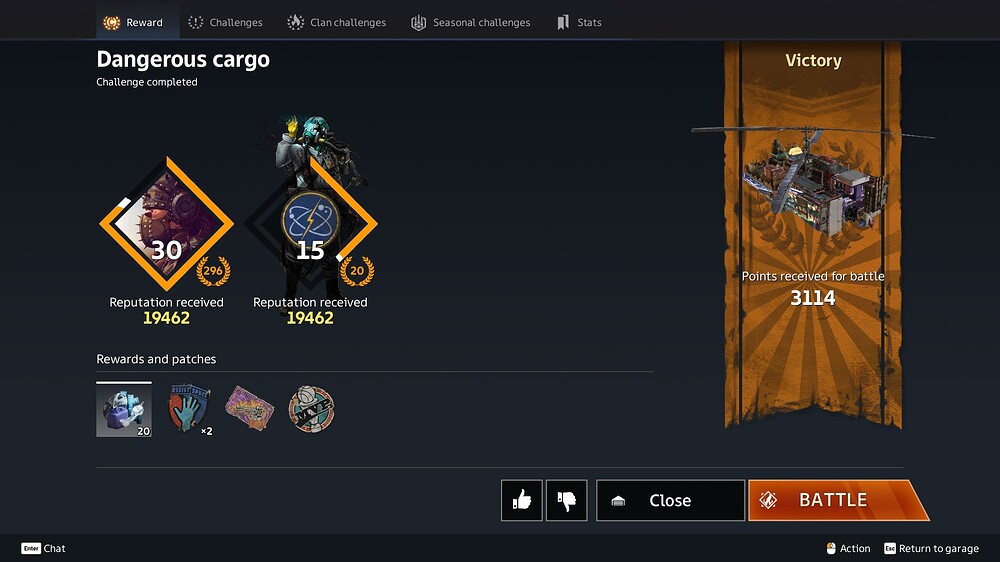View the Stats tab
1000x562 pixels.
579,22
